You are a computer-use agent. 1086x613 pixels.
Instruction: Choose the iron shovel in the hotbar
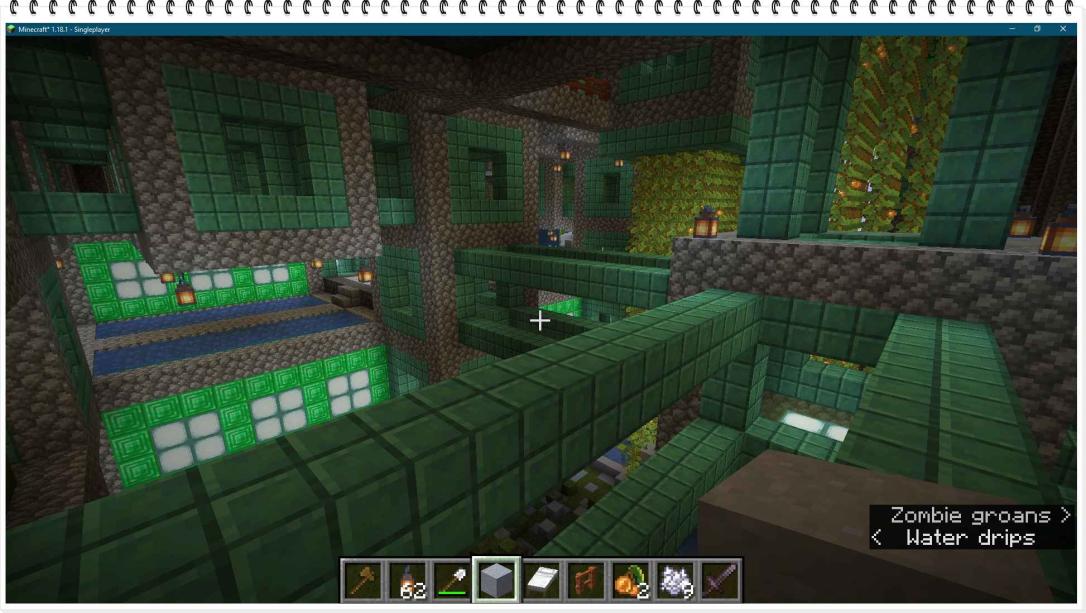[451, 580]
